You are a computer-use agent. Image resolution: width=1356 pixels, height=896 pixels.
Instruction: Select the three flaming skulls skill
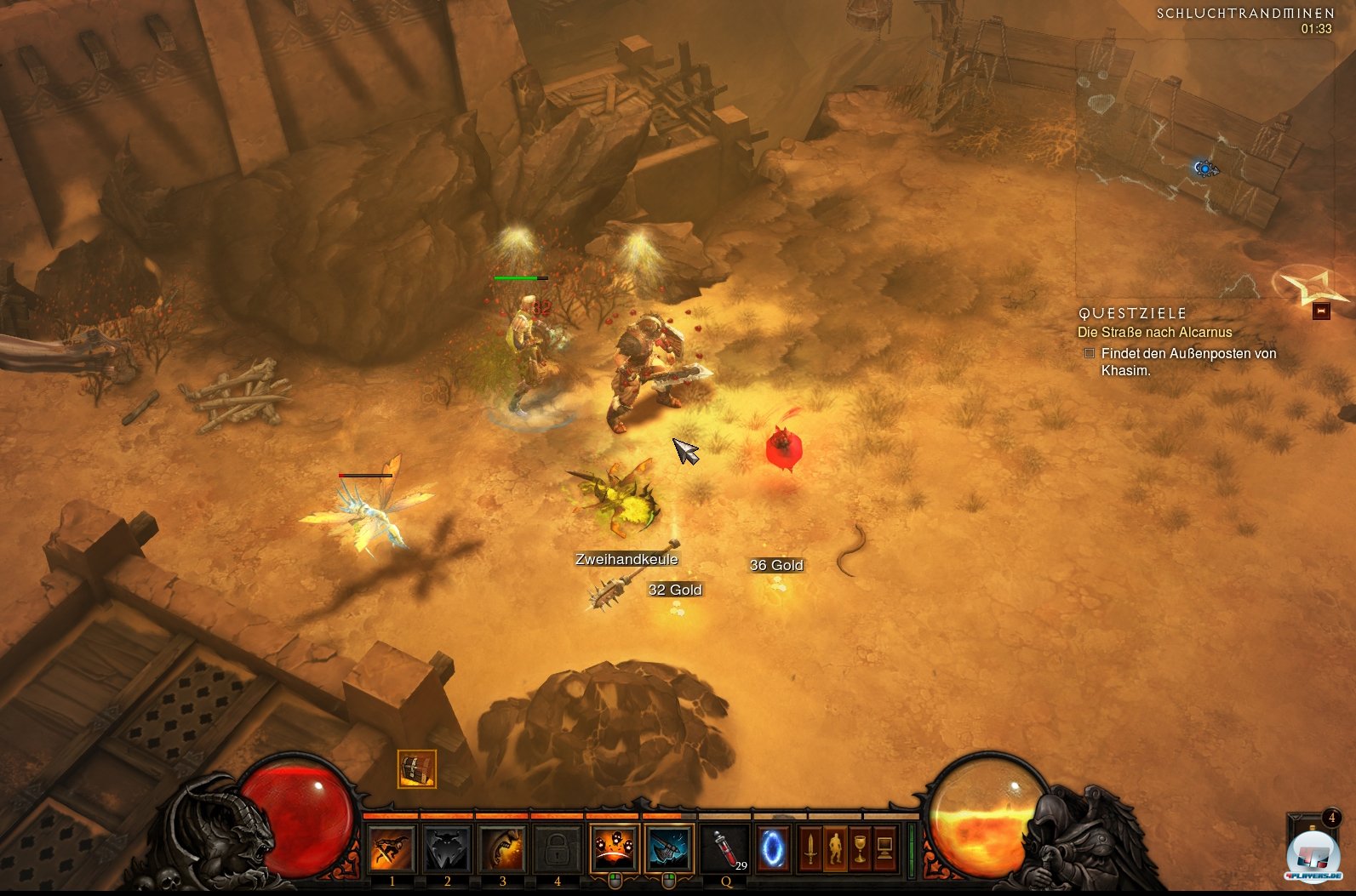tap(614, 848)
